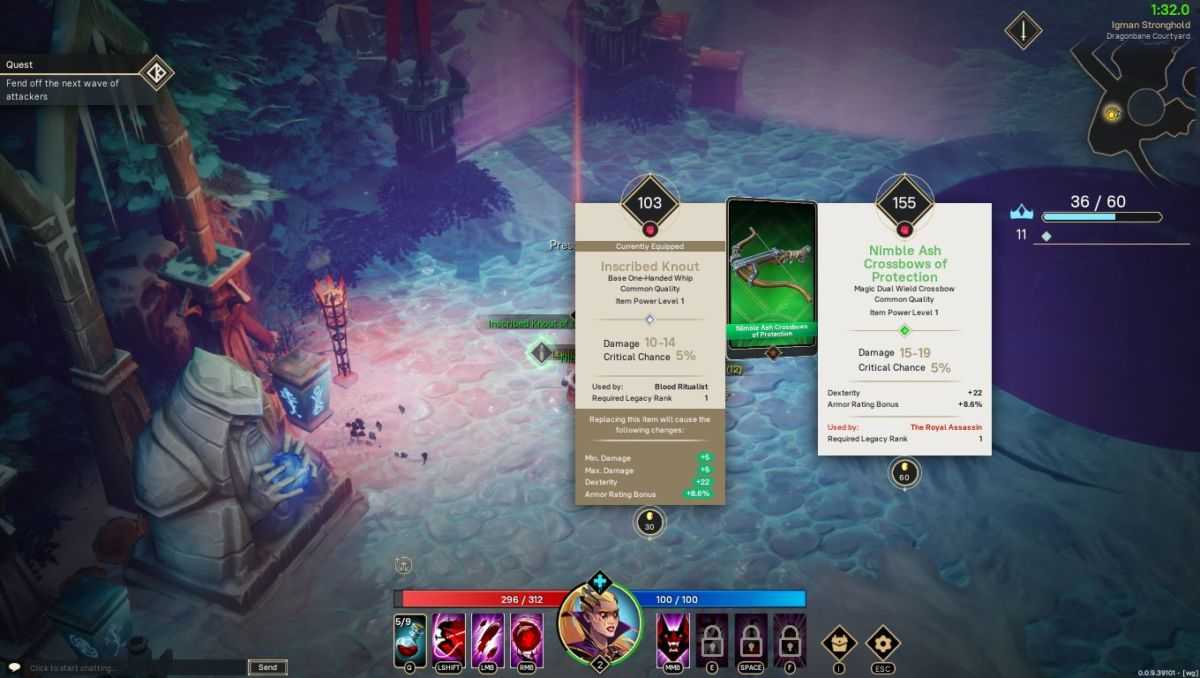Use the health potion slot
Screen dimensions: 1200x678
[410, 637]
